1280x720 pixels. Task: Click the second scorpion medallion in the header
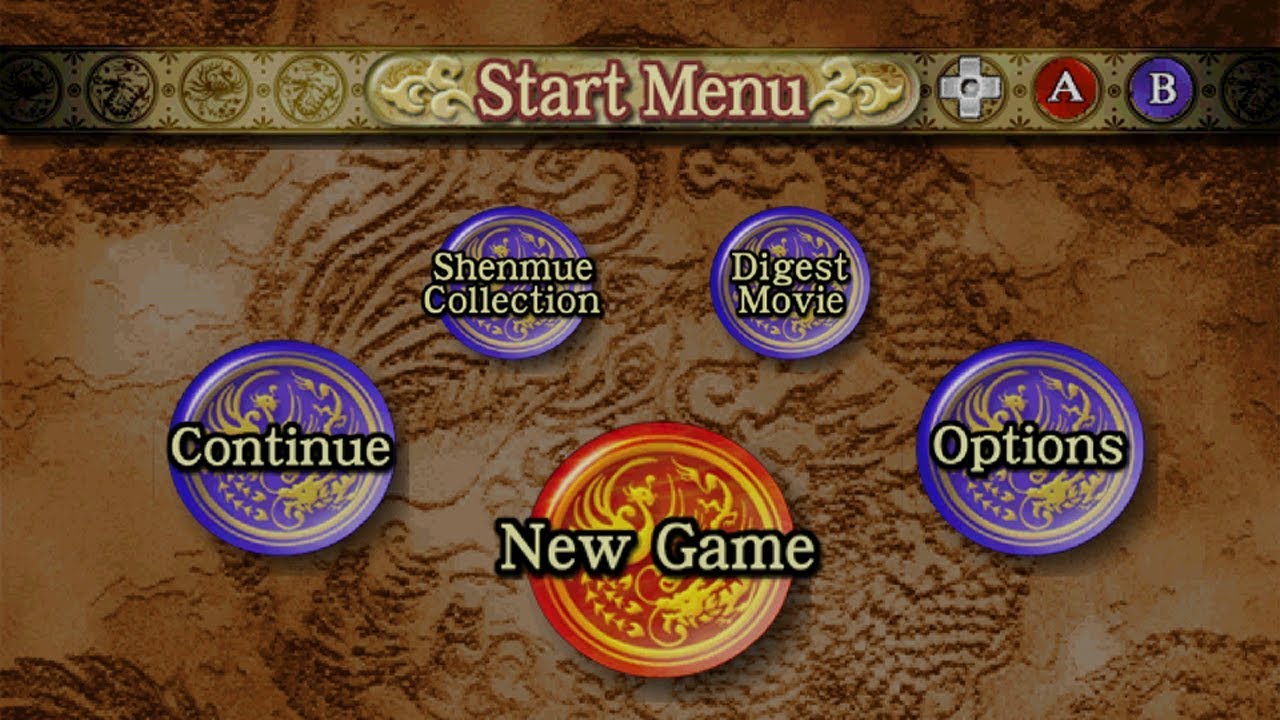tap(120, 88)
